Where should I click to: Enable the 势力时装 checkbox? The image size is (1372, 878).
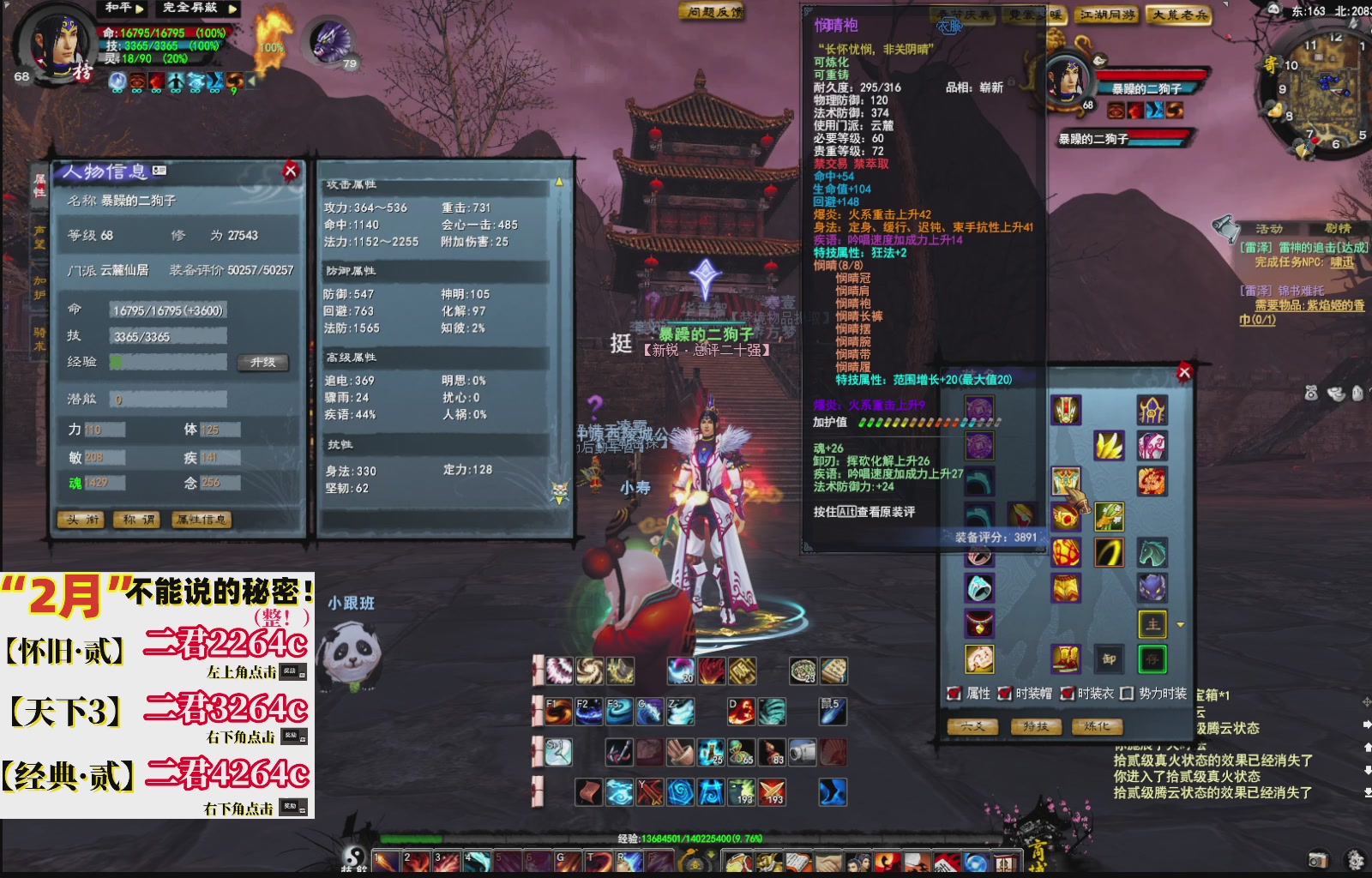(x=1126, y=695)
